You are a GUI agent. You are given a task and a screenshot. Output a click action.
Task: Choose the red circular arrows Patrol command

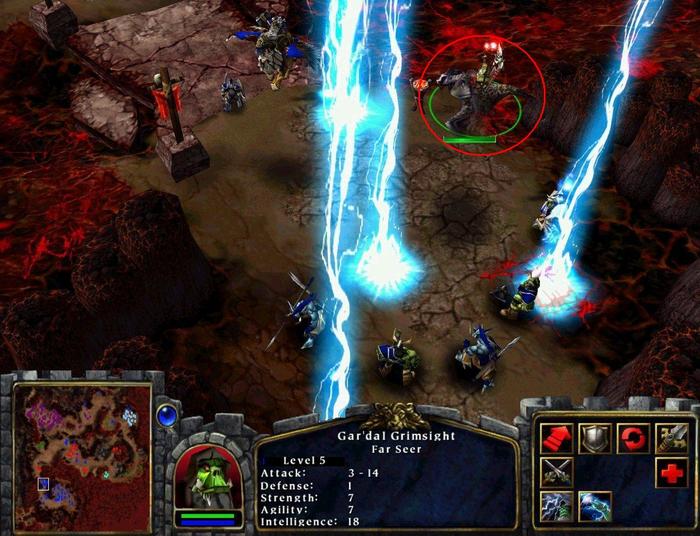point(633,436)
